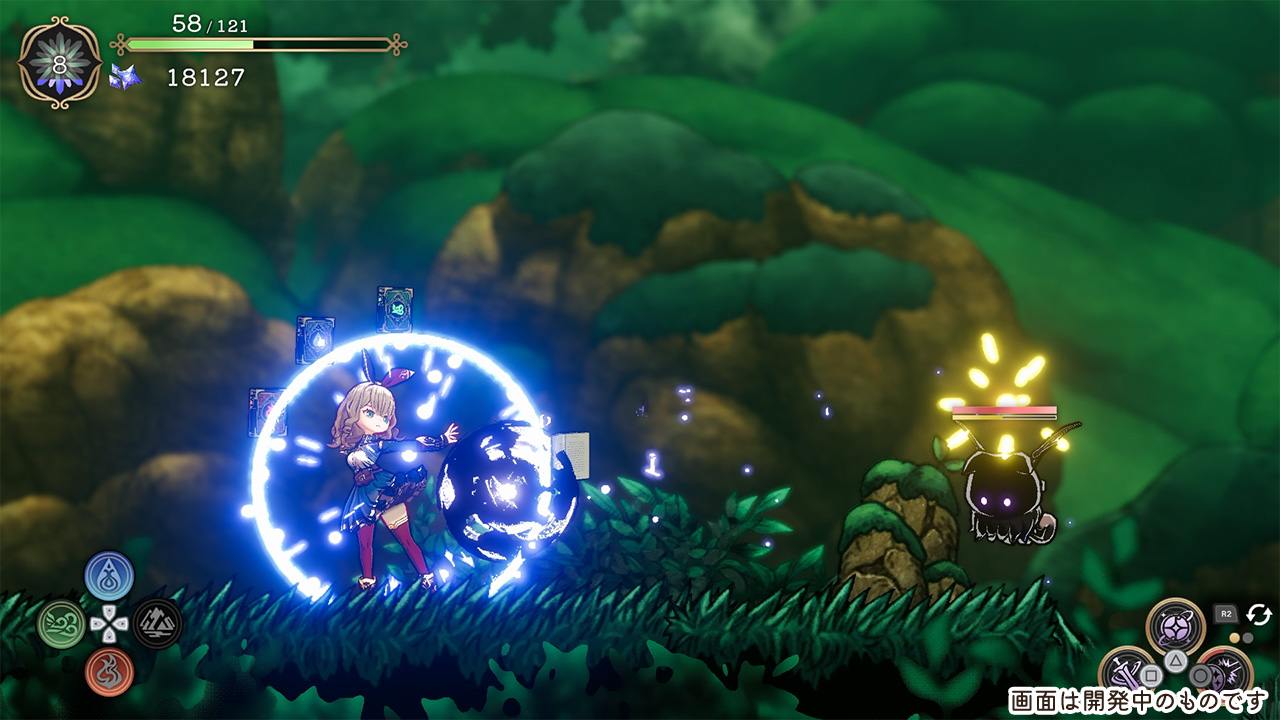1280x720 pixels.
Task: Select the blue water element icon
Action: click(109, 575)
